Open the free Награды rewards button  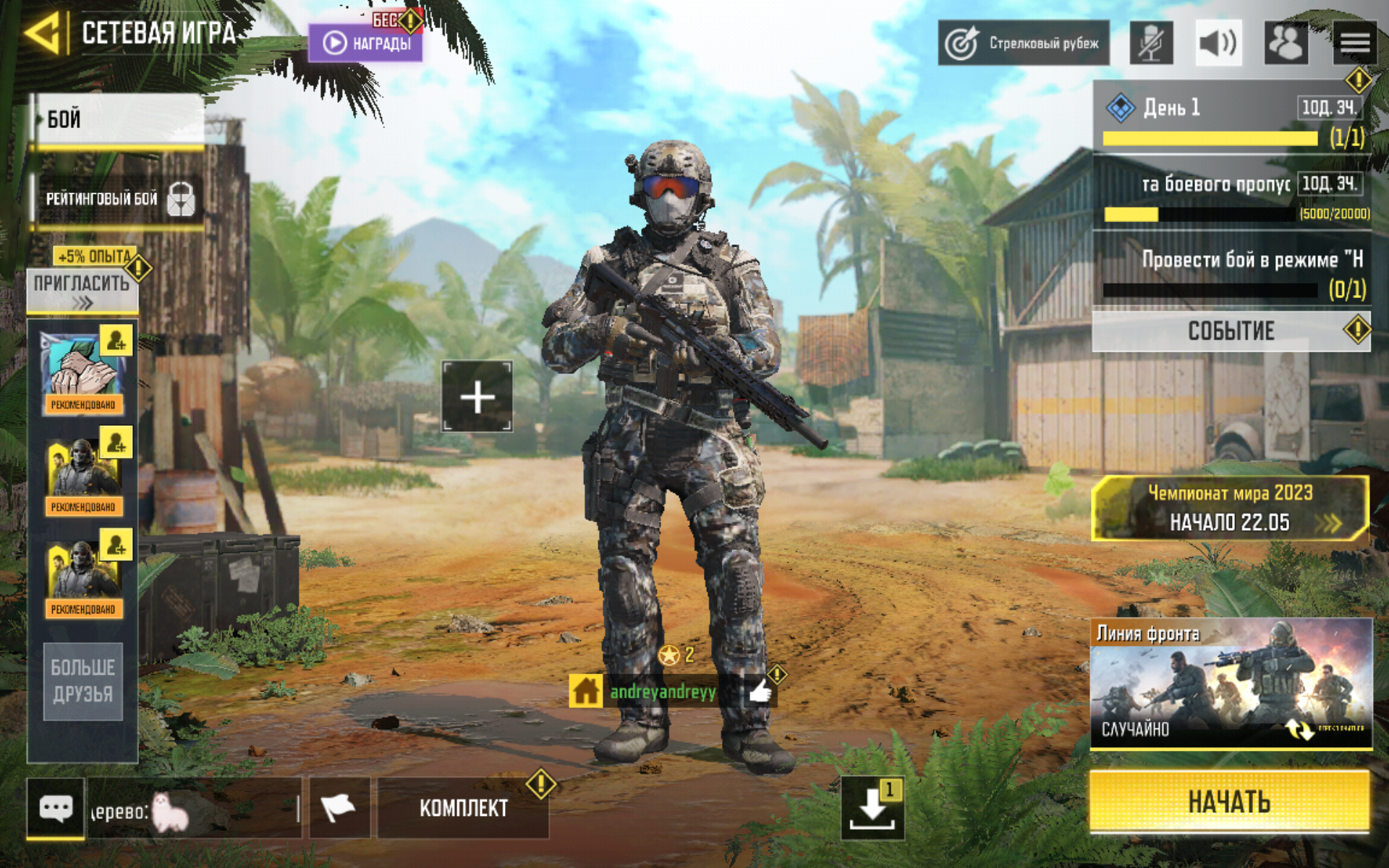click(366, 43)
